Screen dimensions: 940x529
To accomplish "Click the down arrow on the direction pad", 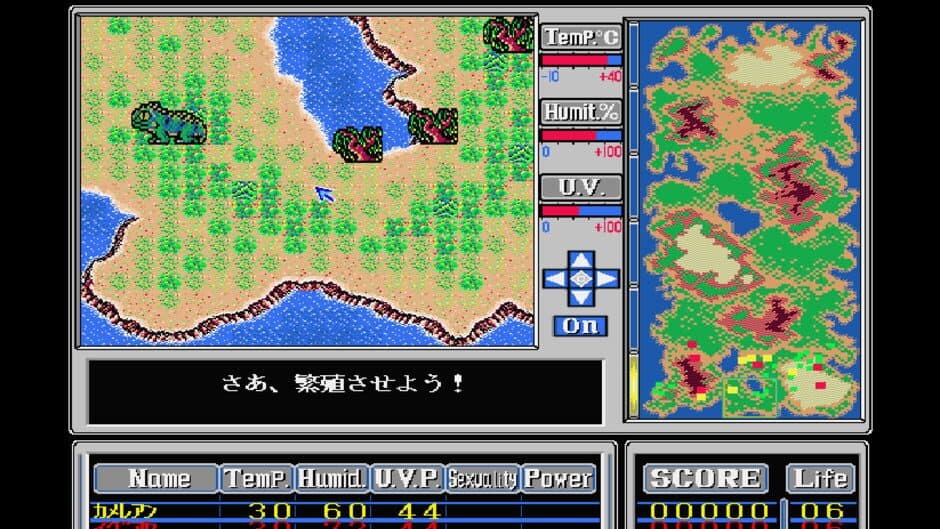I will point(581,298).
